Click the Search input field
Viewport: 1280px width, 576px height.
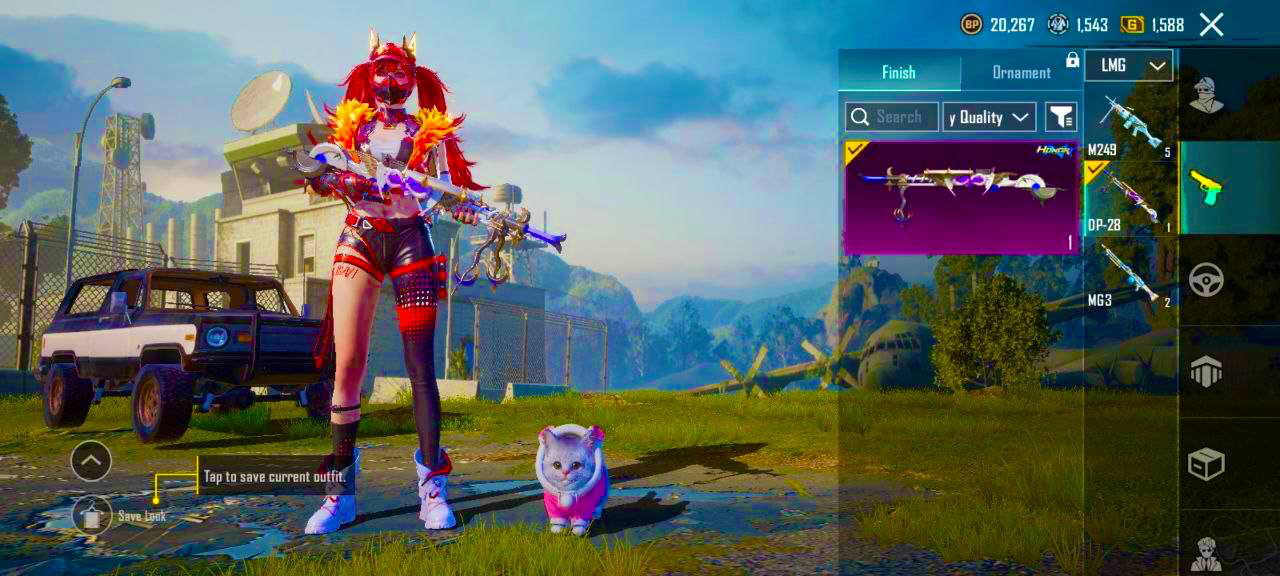tap(892, 117)
